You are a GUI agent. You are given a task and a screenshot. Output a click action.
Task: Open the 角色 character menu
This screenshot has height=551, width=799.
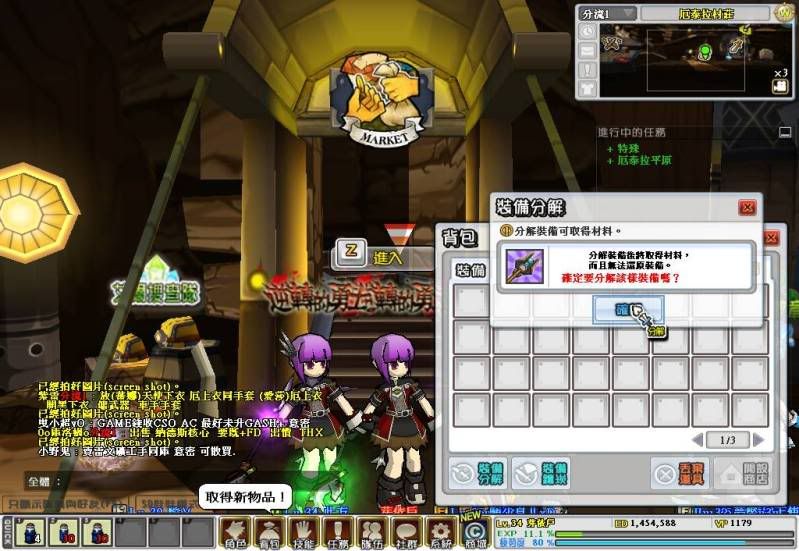pyautogui.click(x=235, y=530)
